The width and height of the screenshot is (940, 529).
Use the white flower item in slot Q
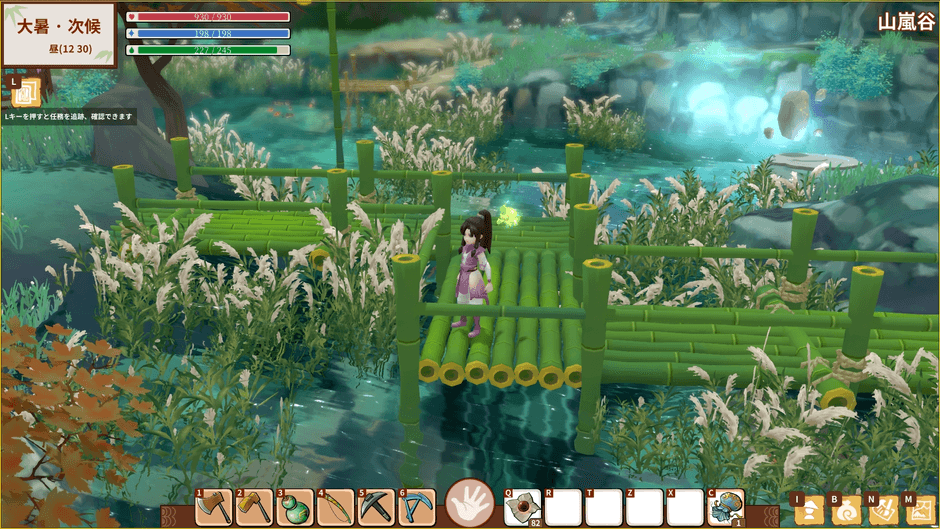click(523, 508)
